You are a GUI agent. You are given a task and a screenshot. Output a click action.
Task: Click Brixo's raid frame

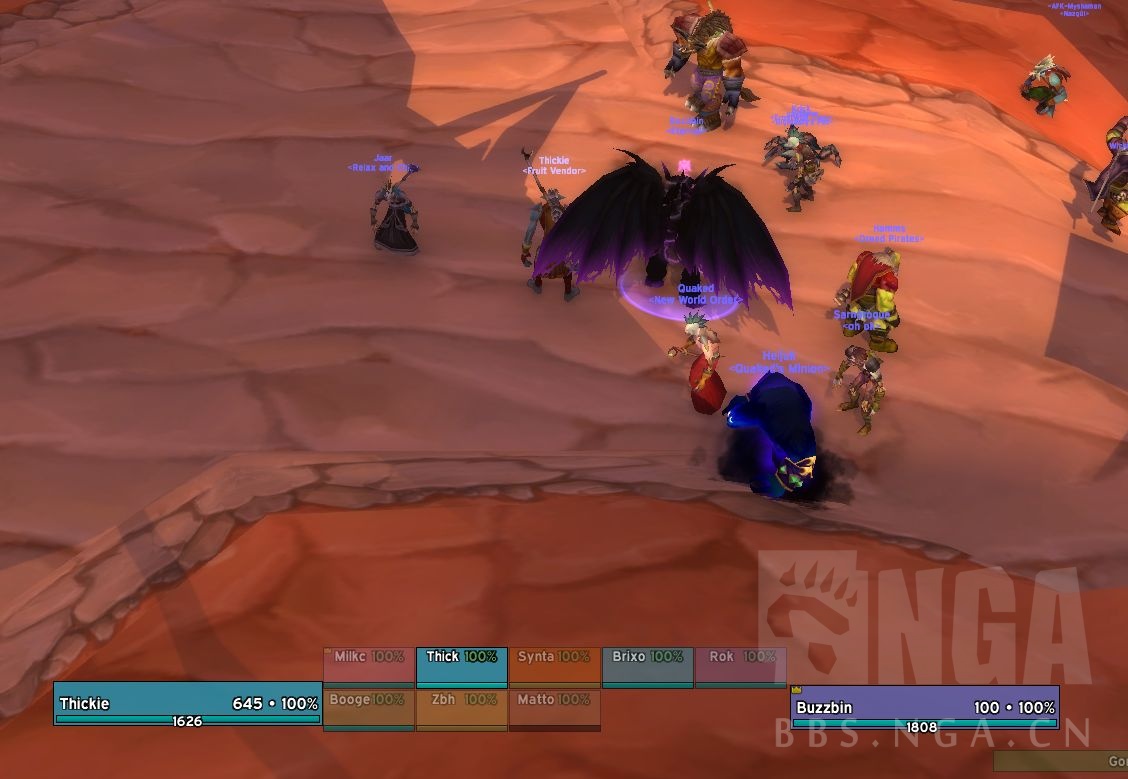click(x=647, y=667)
